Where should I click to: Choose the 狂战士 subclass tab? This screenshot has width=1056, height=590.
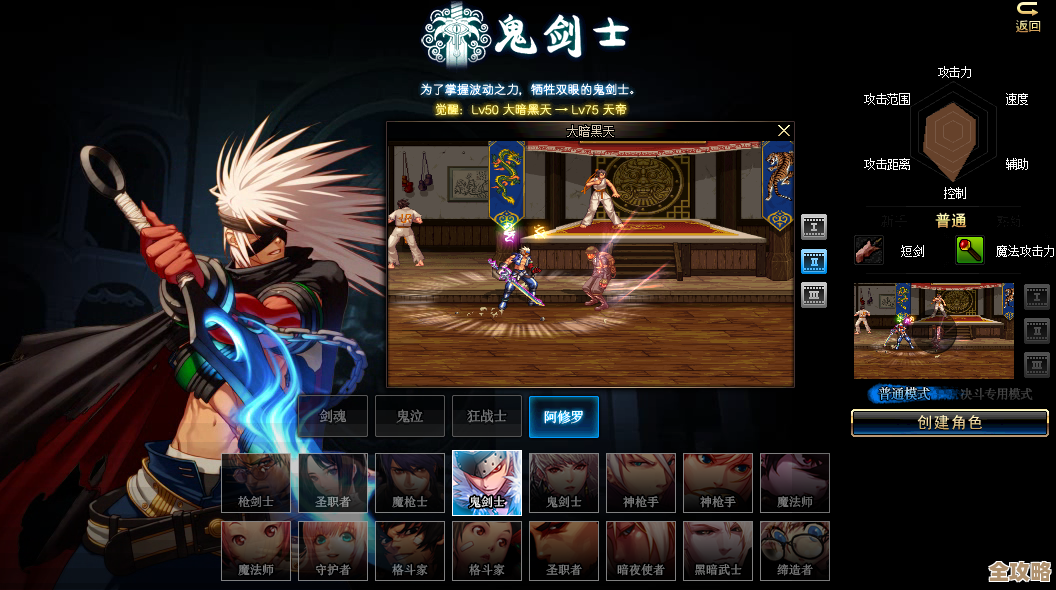click(487, 416)
